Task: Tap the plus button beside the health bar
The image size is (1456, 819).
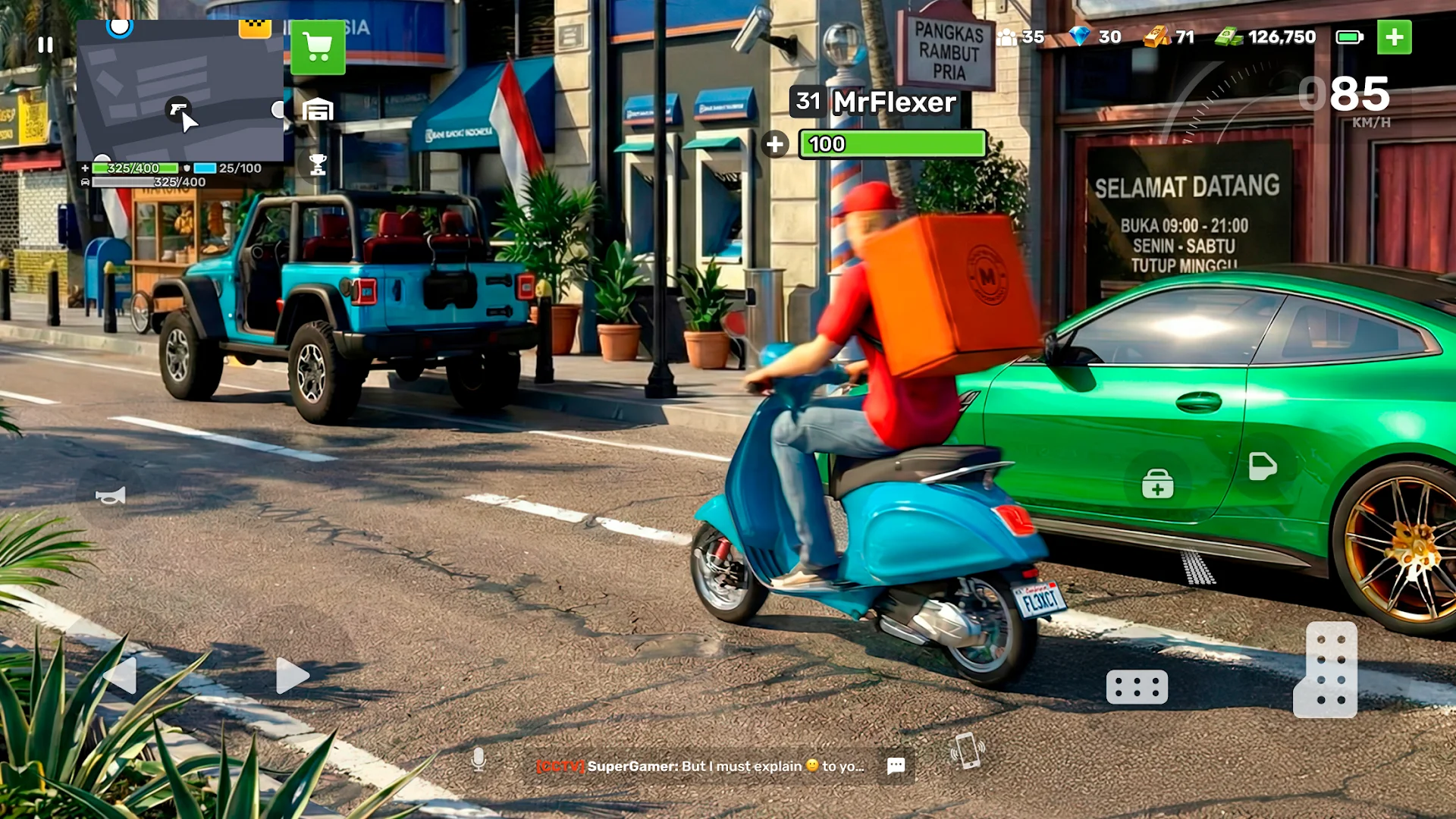Action: (x=775, y=144)
